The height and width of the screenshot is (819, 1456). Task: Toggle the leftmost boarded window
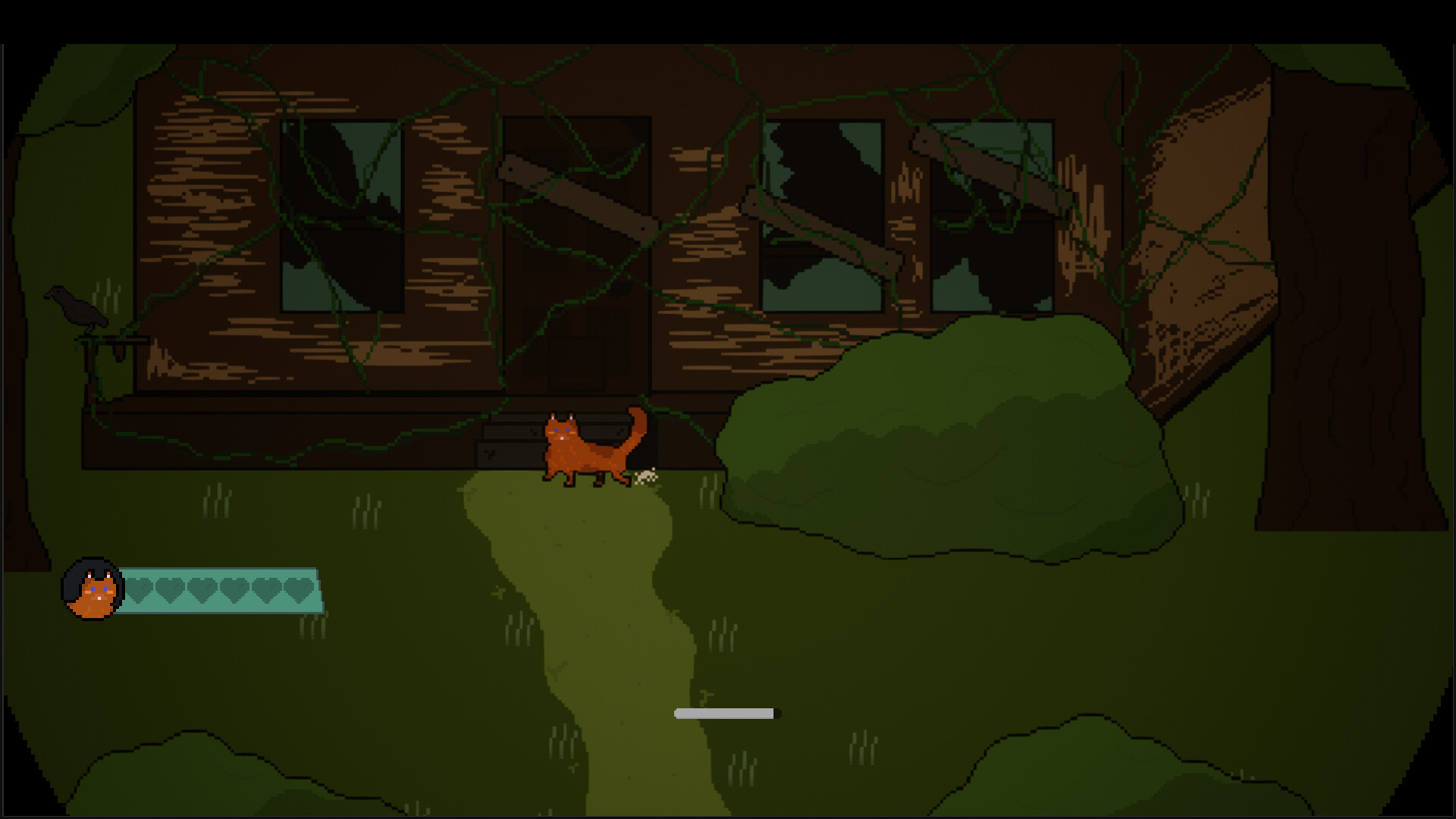[341, 216]
